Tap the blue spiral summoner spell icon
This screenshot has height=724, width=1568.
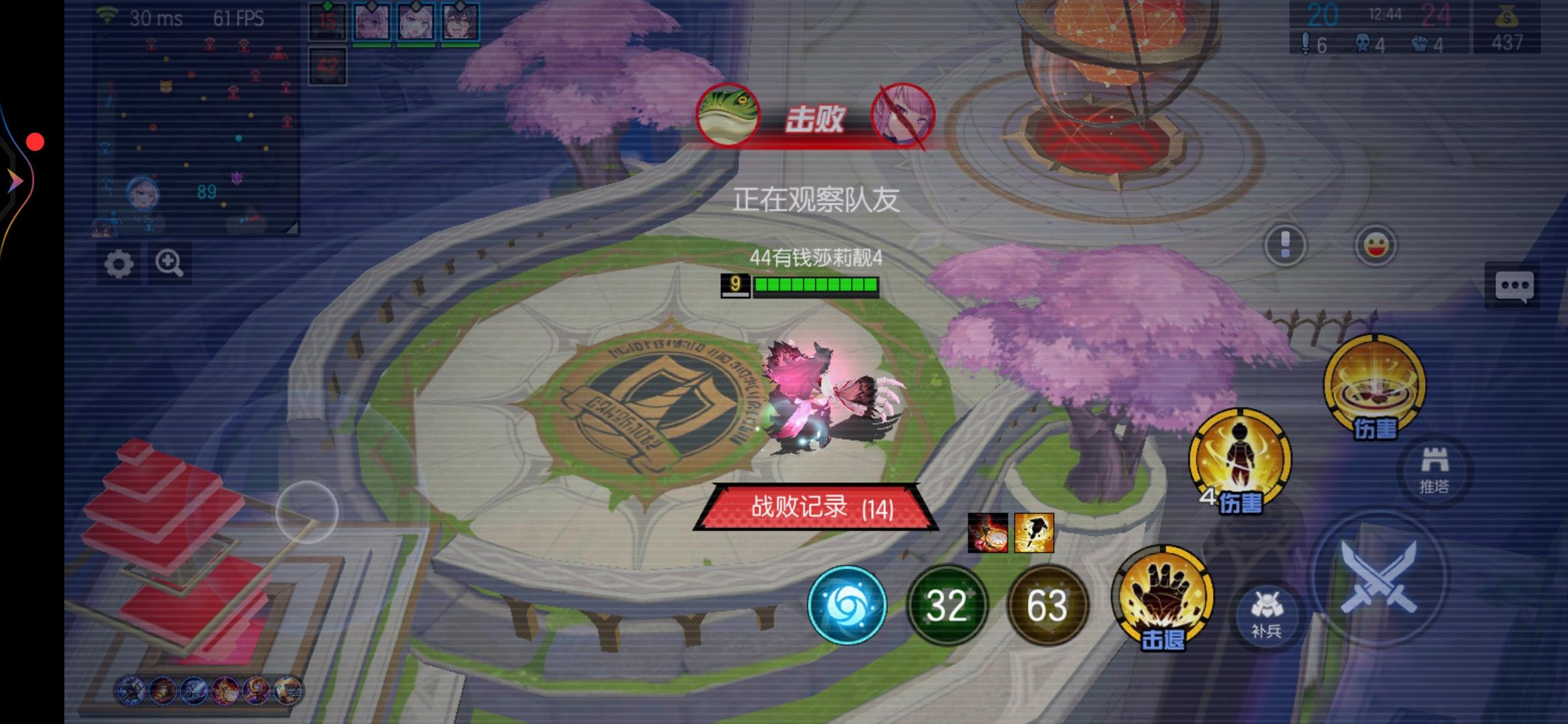[847, 605]
